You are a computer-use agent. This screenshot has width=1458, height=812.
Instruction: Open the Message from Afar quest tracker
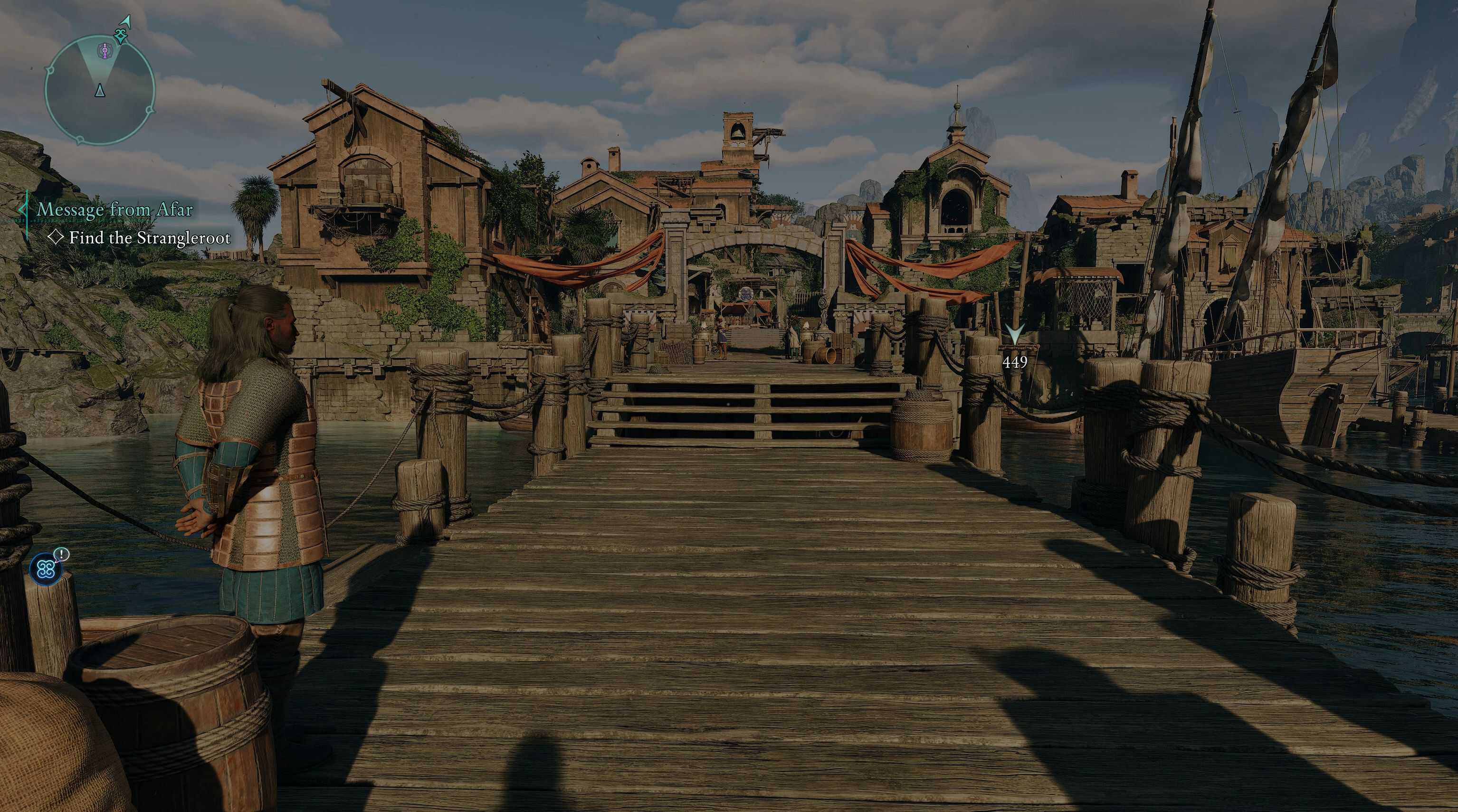point(115,210)
